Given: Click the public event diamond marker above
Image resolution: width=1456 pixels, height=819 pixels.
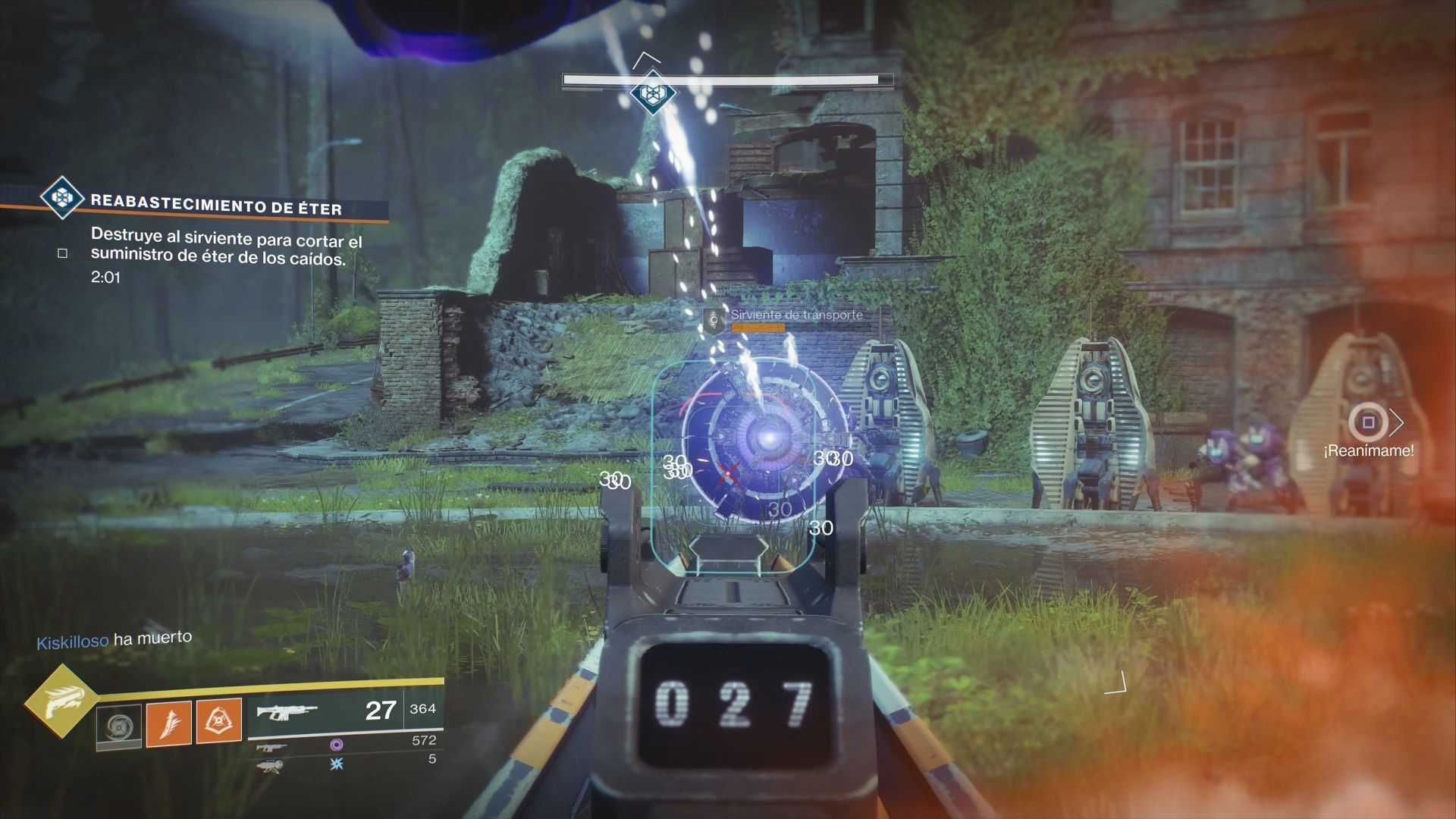Looking at the screenshot, I should tap(651, 94).
